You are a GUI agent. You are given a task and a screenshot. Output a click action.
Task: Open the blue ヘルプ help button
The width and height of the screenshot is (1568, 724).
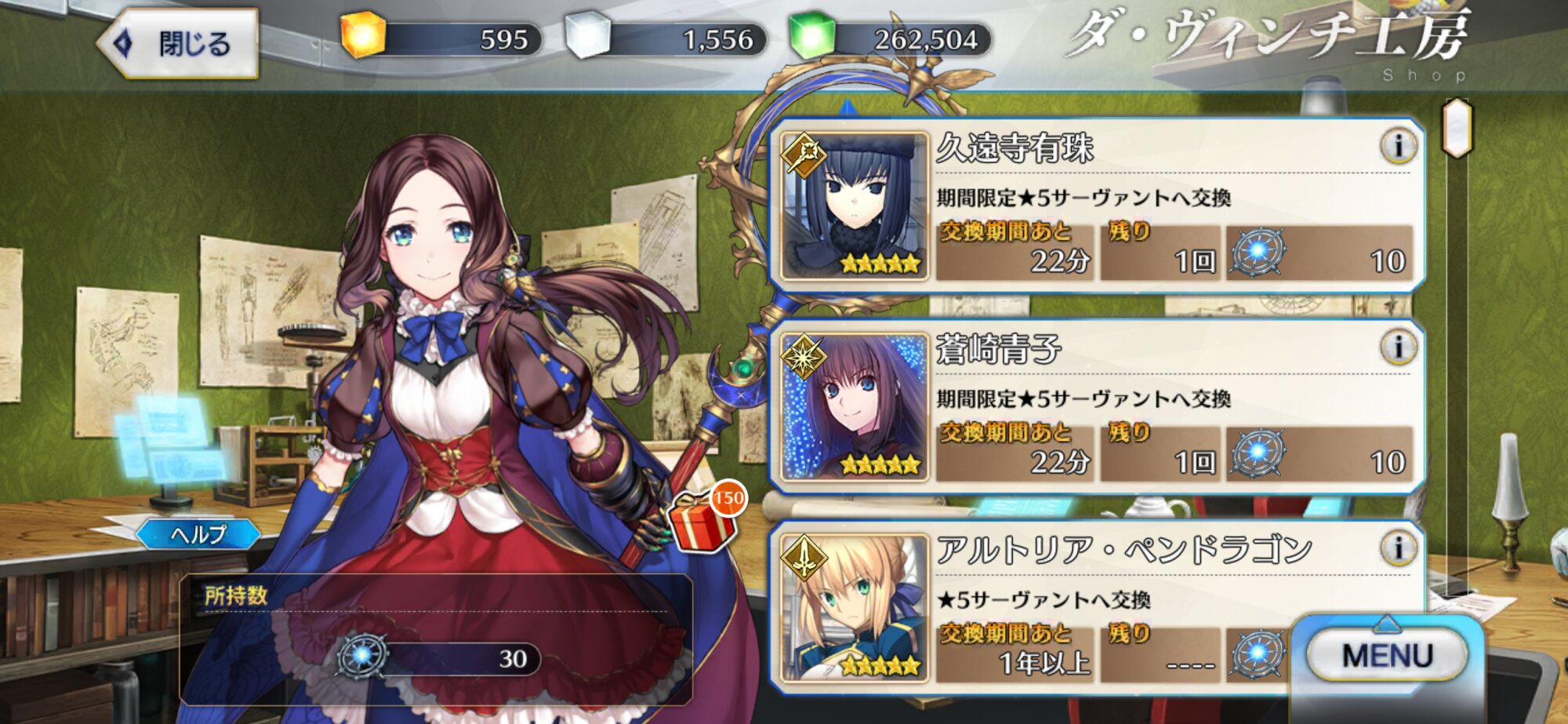(x=198, y=535)
